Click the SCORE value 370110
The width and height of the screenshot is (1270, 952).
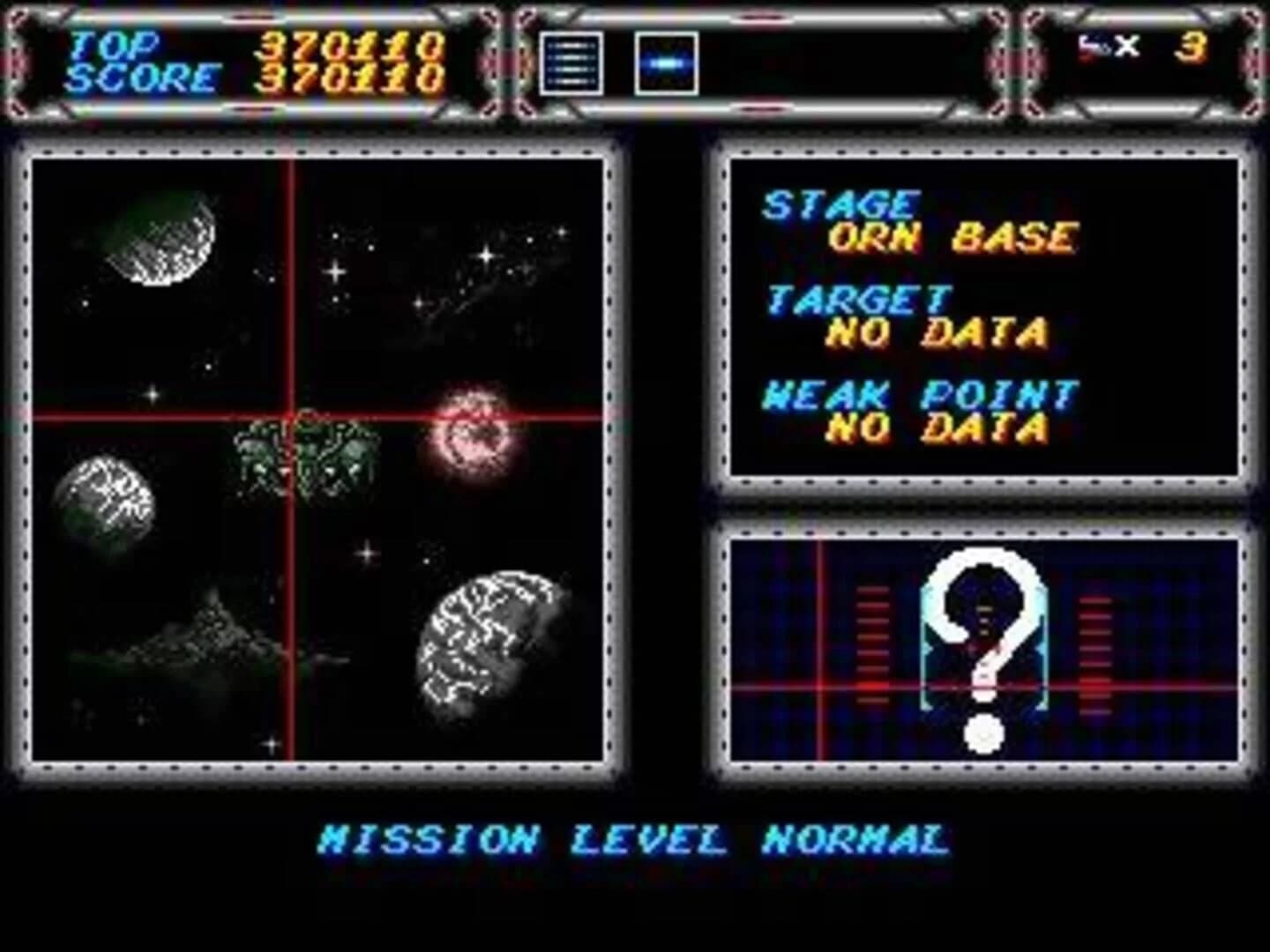[x=353, y=78]
